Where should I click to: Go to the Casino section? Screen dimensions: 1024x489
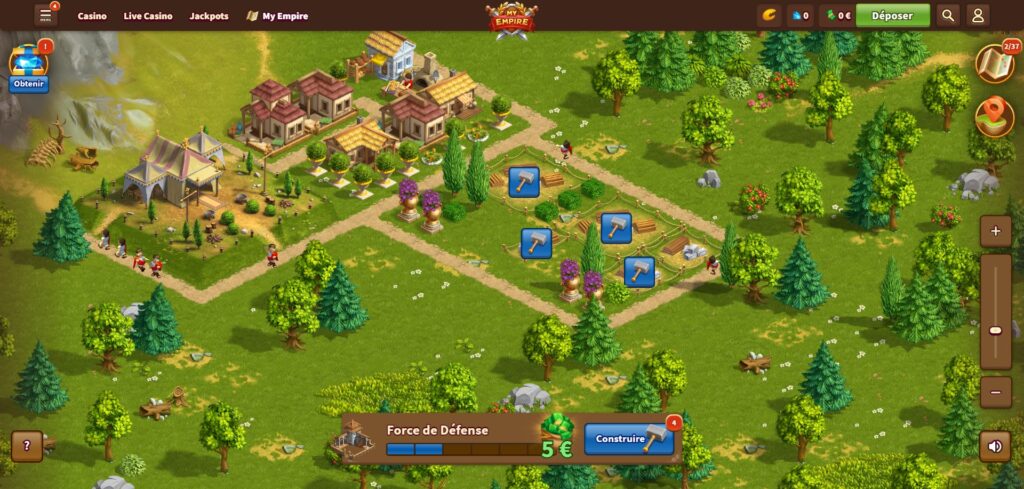coord(92,16)
